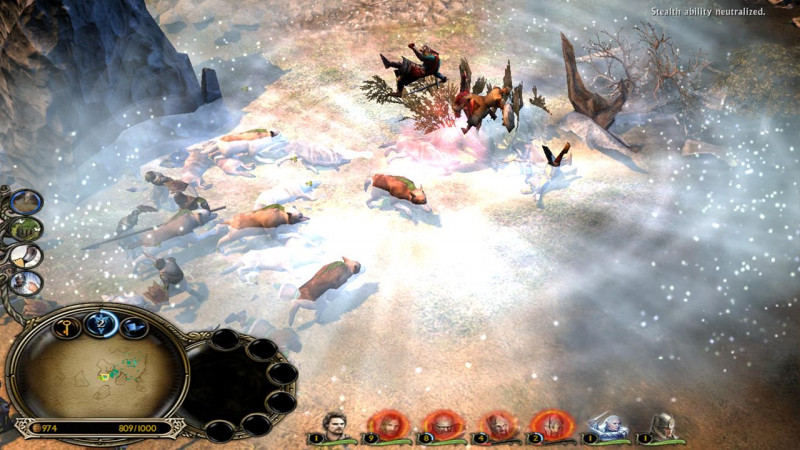Select the white-haired swordsman hero portrait
800x450 pixels.
(607, 427)
